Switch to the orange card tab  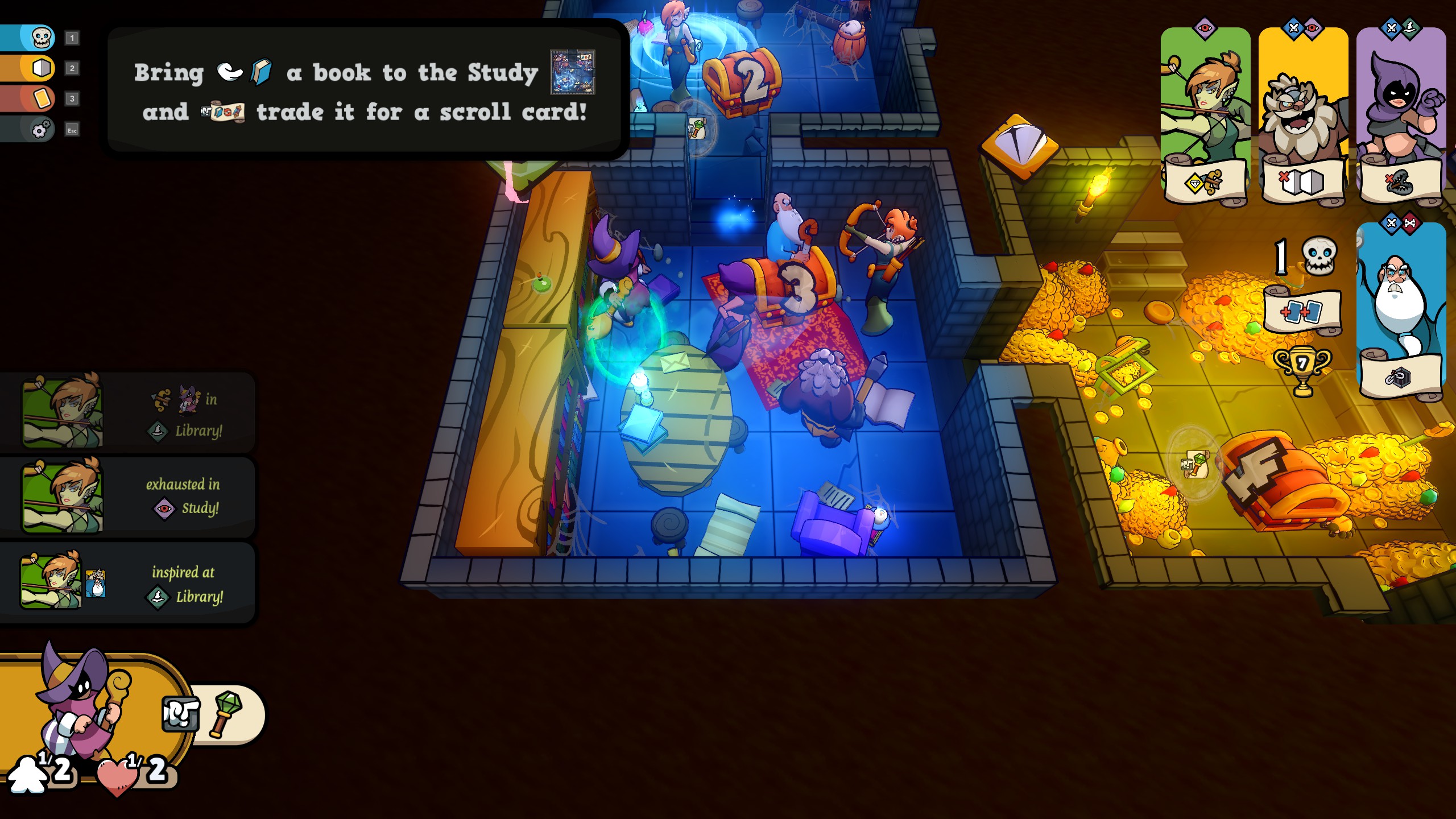click(x=41, y=98)
